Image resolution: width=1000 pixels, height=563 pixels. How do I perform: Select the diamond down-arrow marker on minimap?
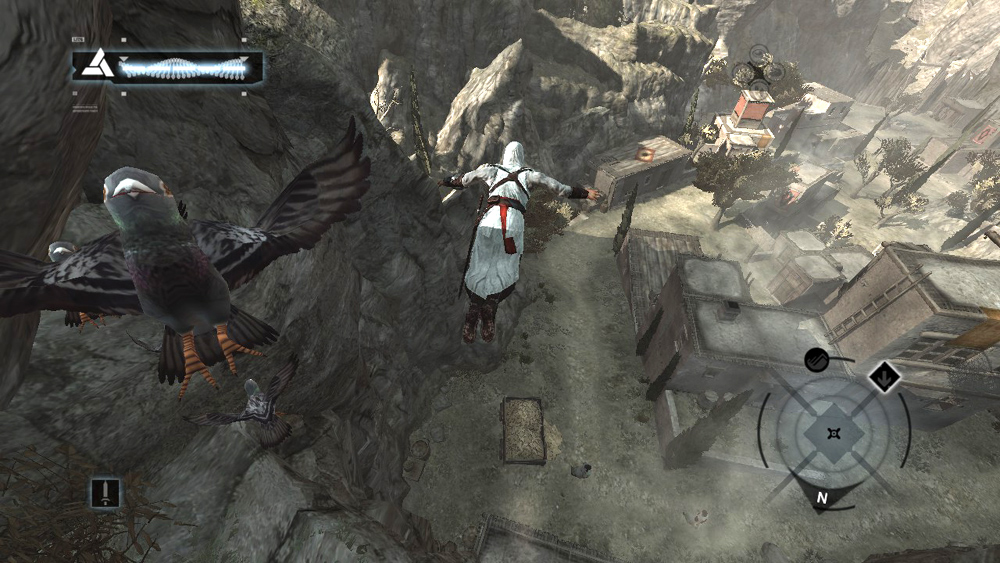884,377
